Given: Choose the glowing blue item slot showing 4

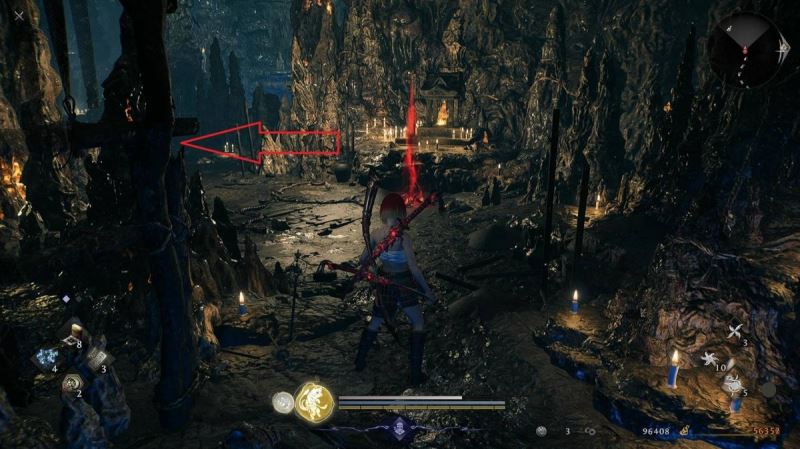Looking at the screenshot, I should point(45,359).
